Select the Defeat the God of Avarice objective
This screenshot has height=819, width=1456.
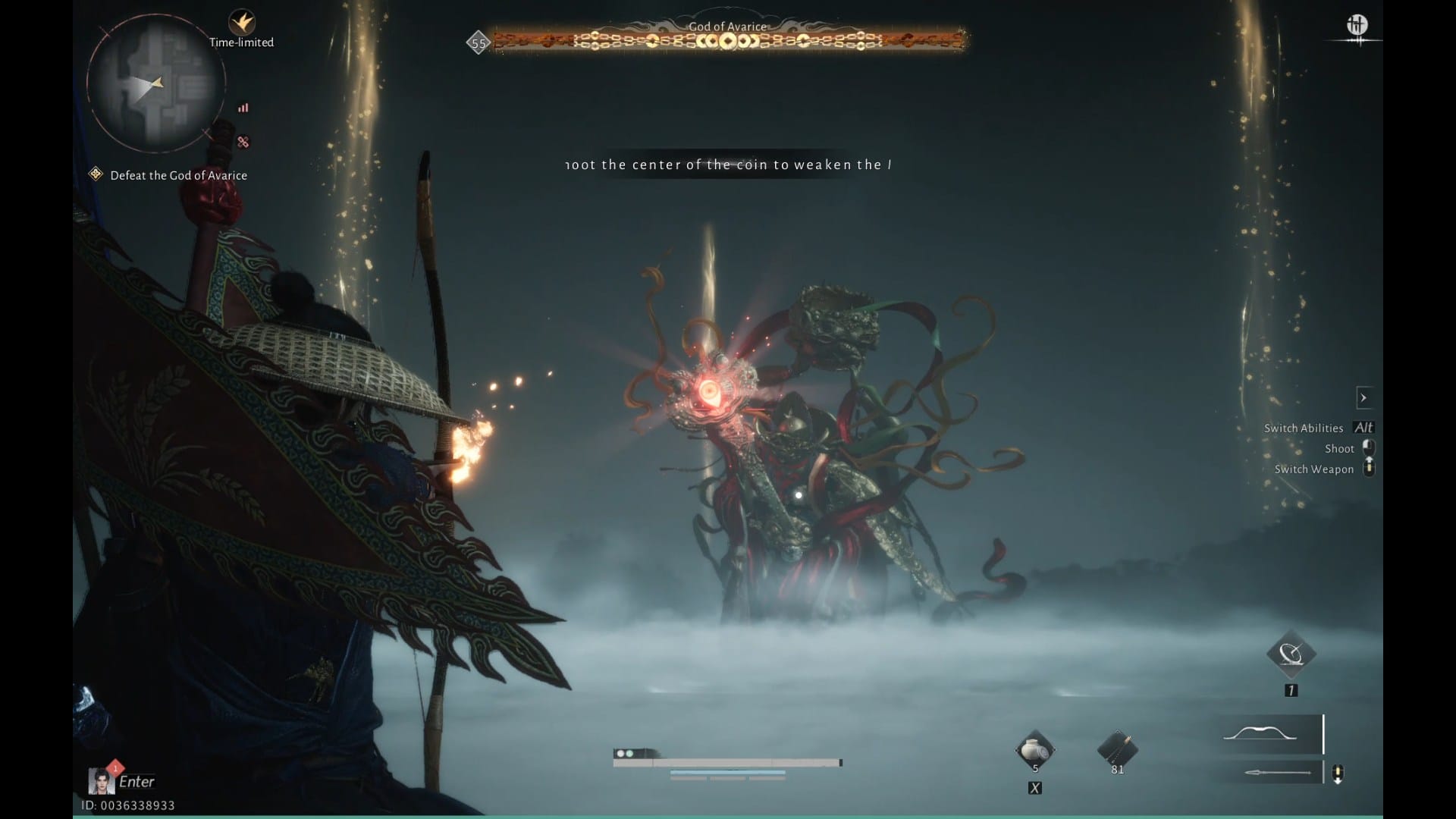[x=178, y=175]
